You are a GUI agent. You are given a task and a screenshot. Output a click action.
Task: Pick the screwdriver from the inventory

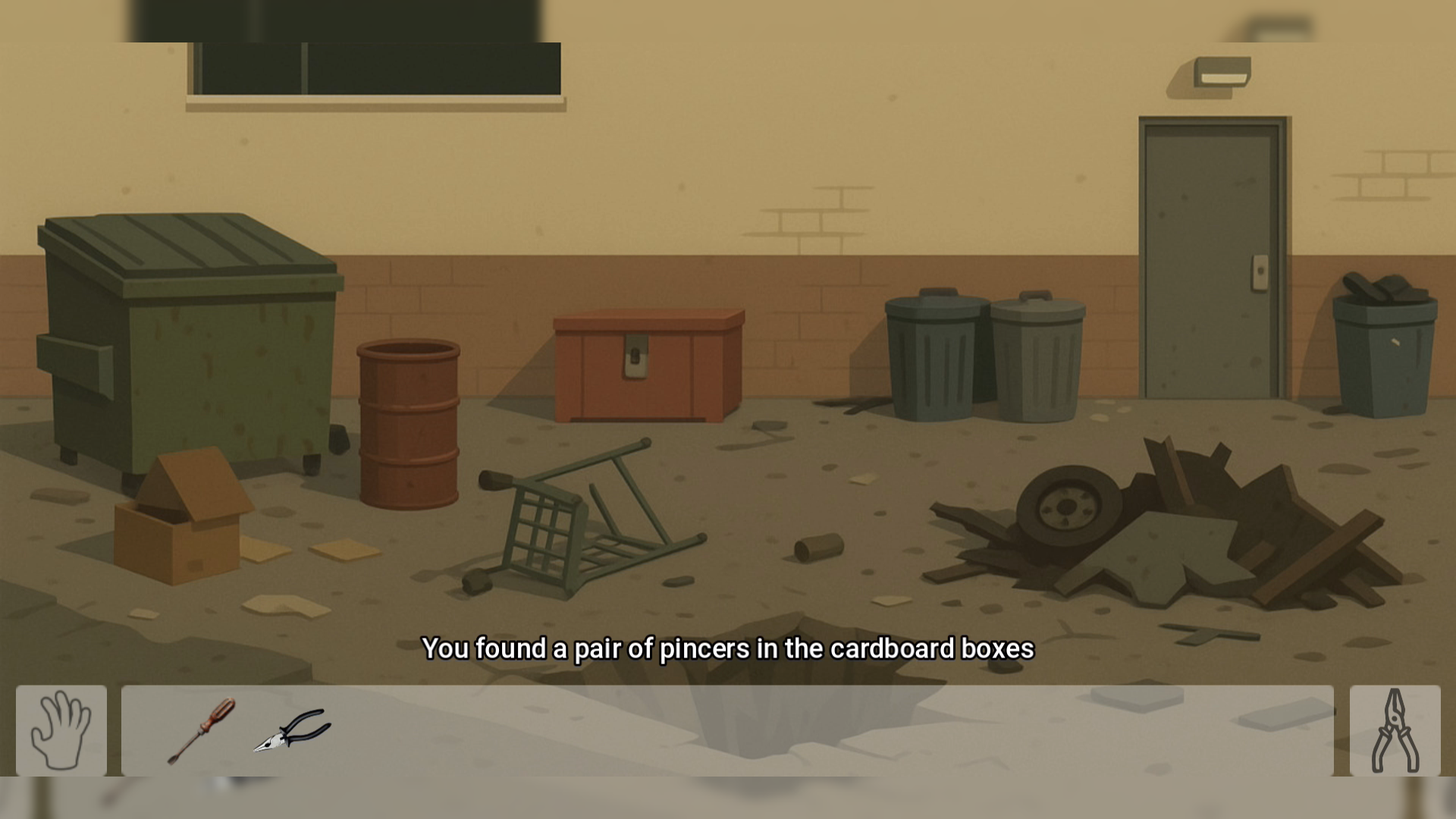[x=202, y=730]
